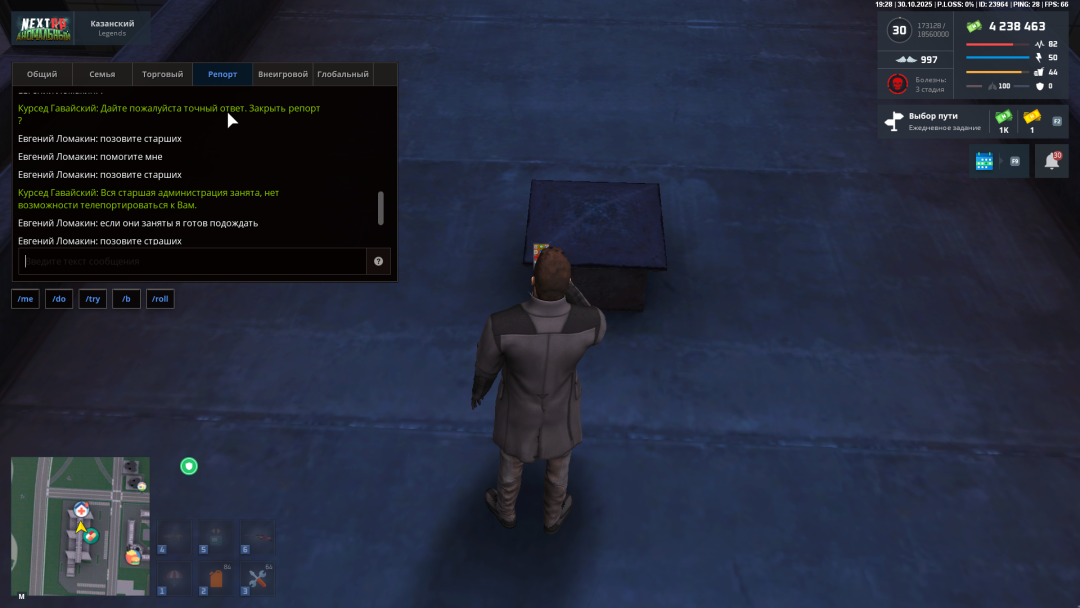Open the Глобальный chat tab
Image resolution: width=1080 pixels, height=608 pixels.
point(343,74)
